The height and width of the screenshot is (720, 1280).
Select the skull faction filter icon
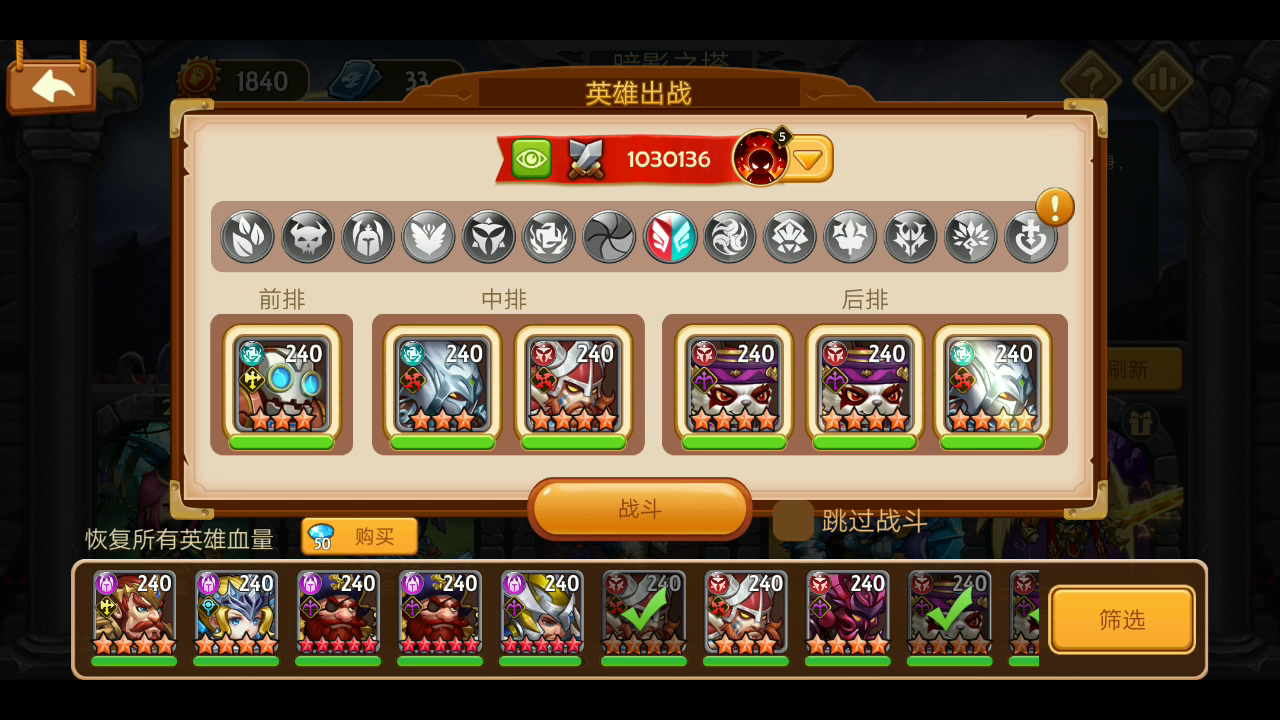coord(307,237)
